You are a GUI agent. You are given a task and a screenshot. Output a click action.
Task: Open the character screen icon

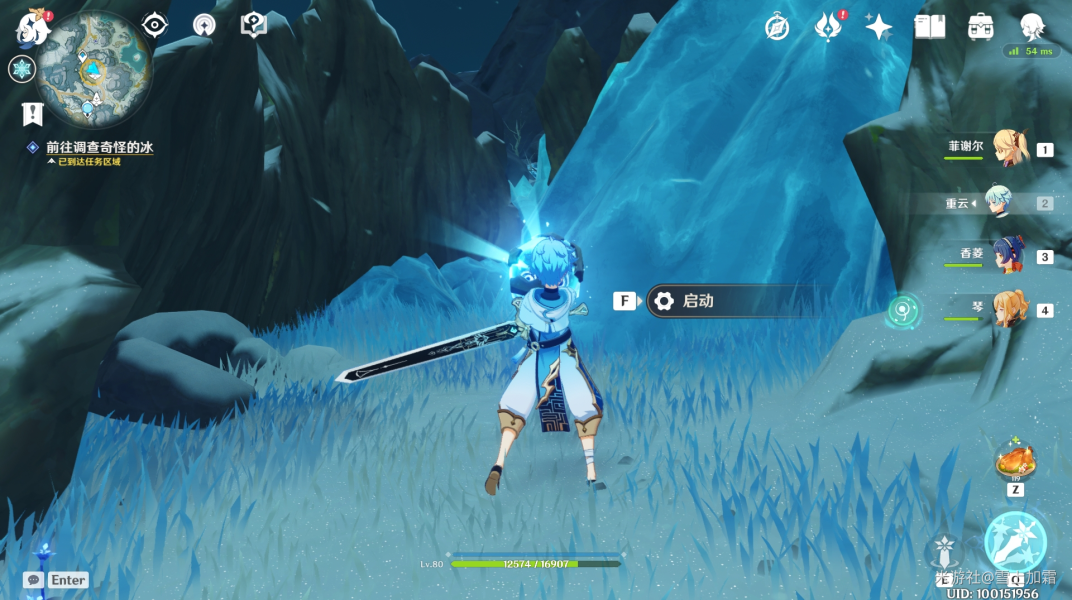tap(1032, 27)
